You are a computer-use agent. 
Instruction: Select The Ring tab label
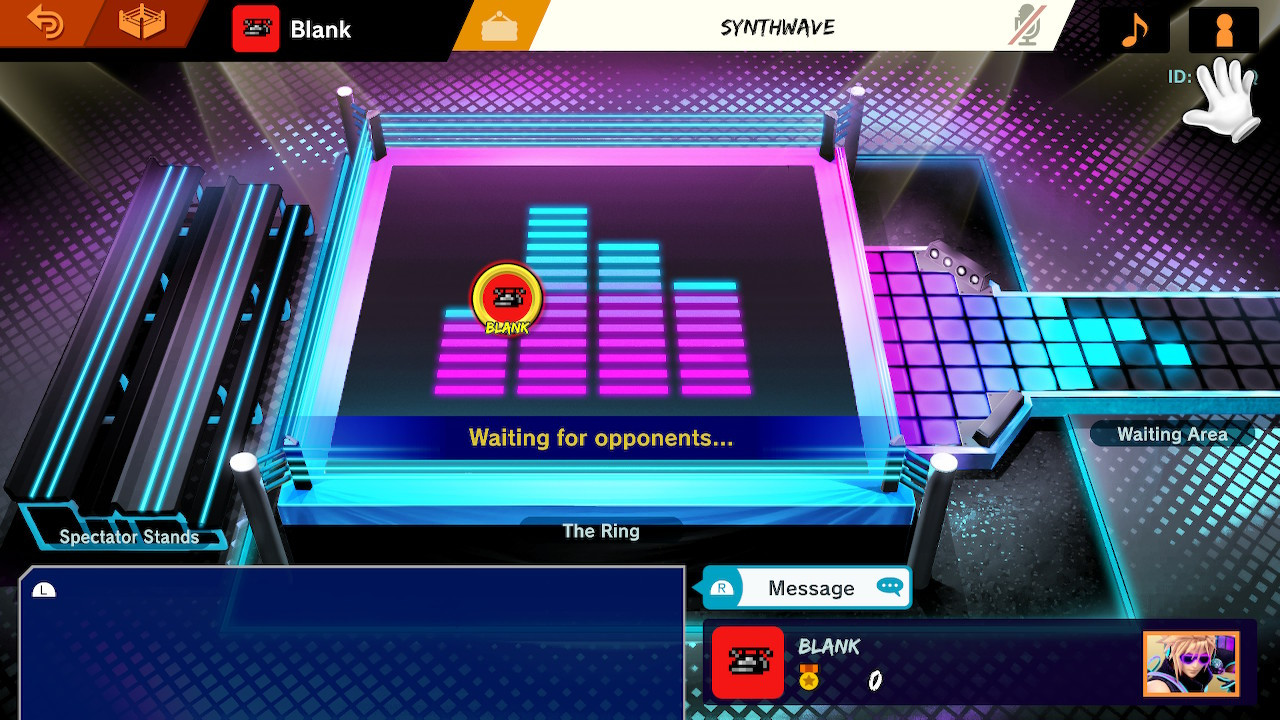599,531
